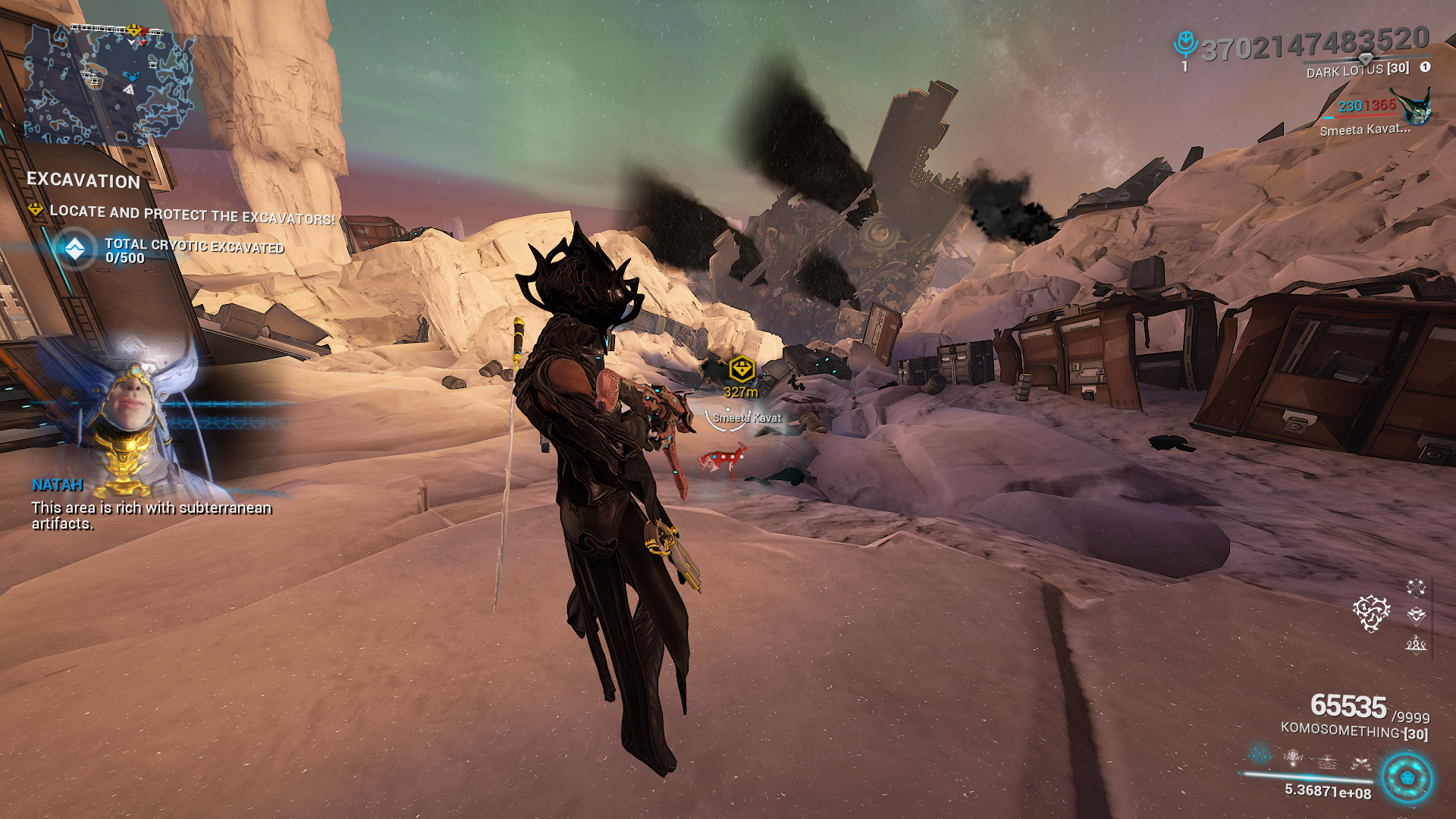Activate the glowing blue highlighted ability icon
The width and height of the screenshot is (1456, 819).
tap(1260, 755)
